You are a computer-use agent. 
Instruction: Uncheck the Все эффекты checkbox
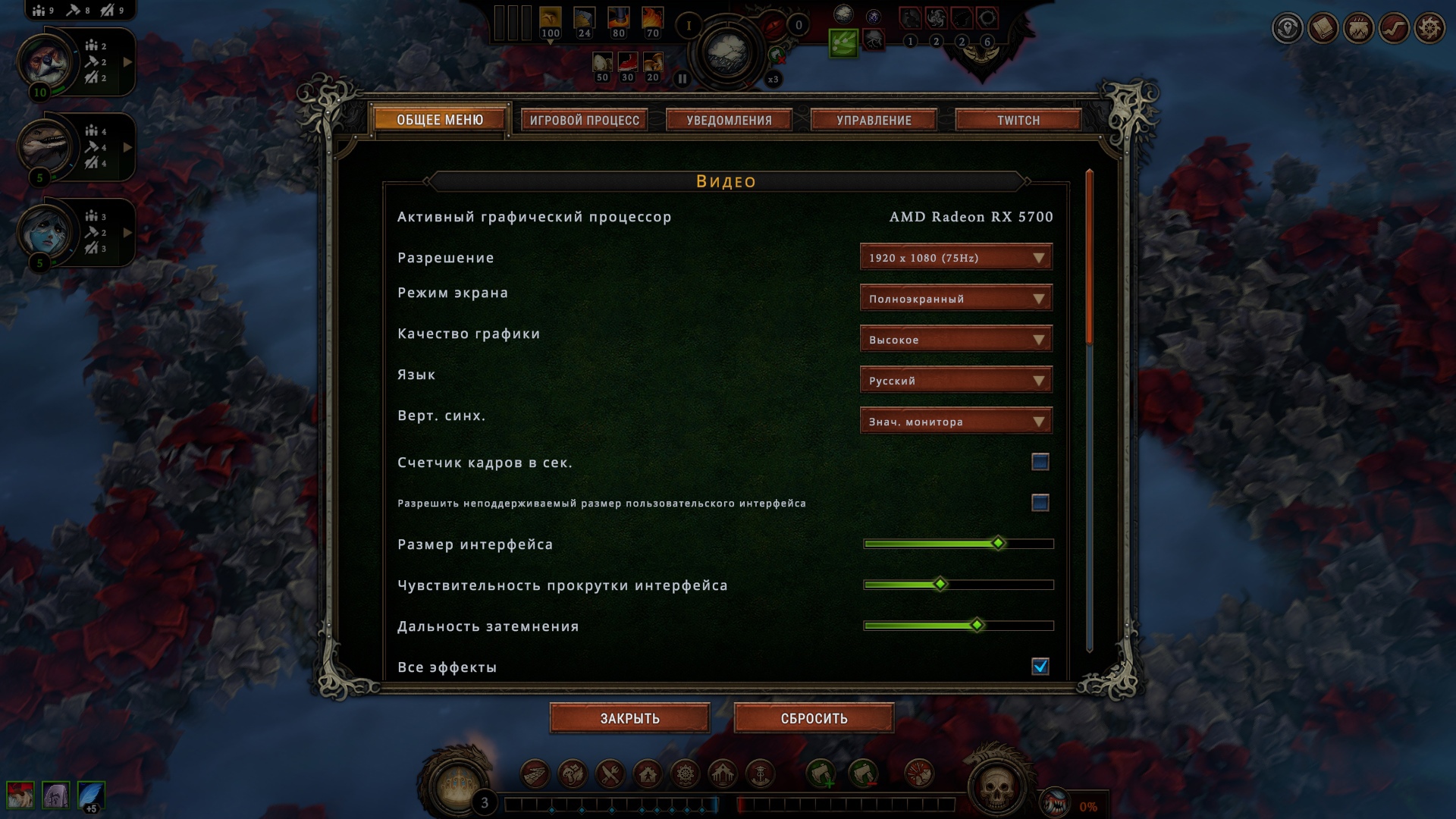pyautogui.click(x=1040, y=667)
